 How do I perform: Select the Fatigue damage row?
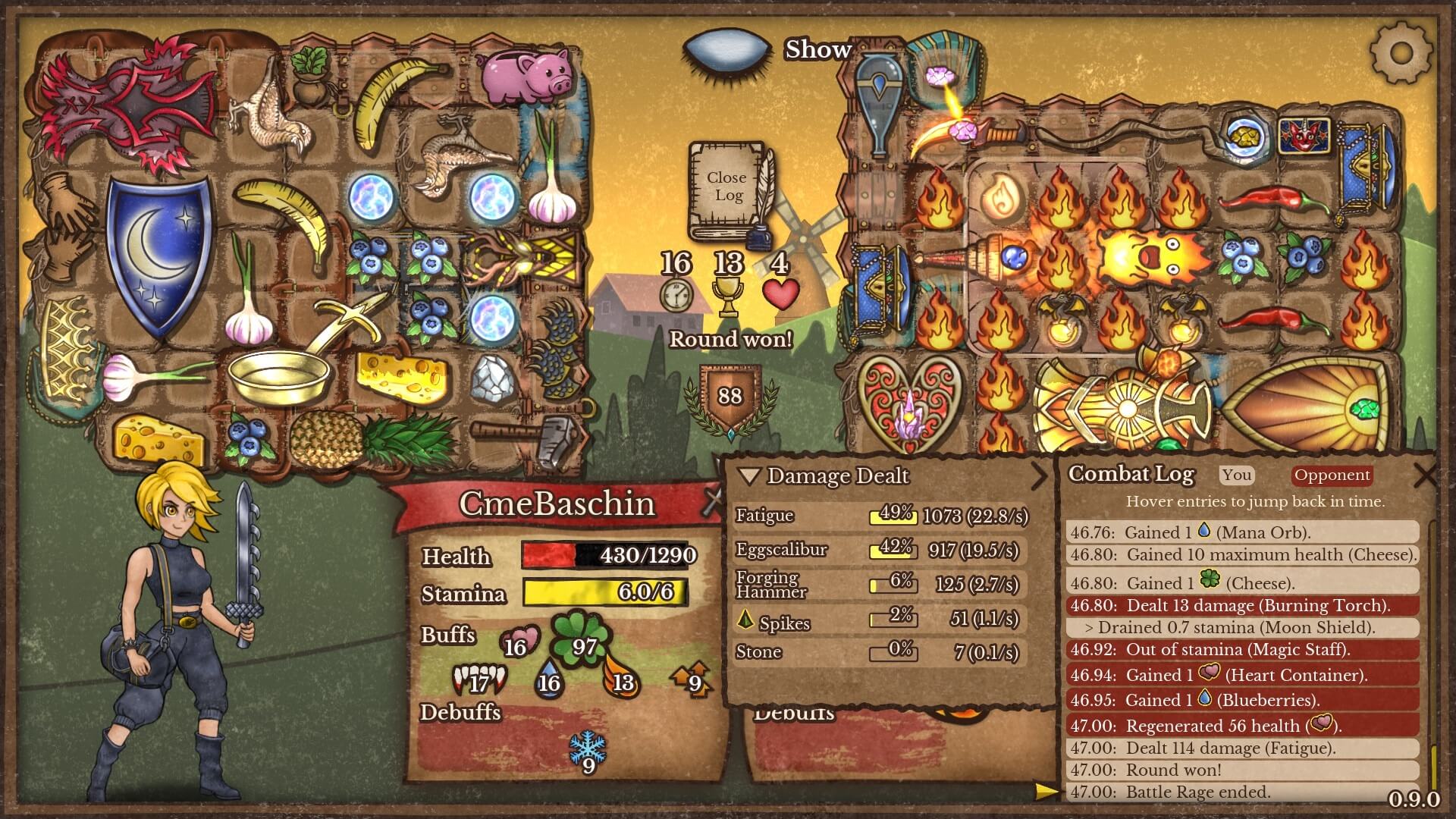tap(880, 516)
